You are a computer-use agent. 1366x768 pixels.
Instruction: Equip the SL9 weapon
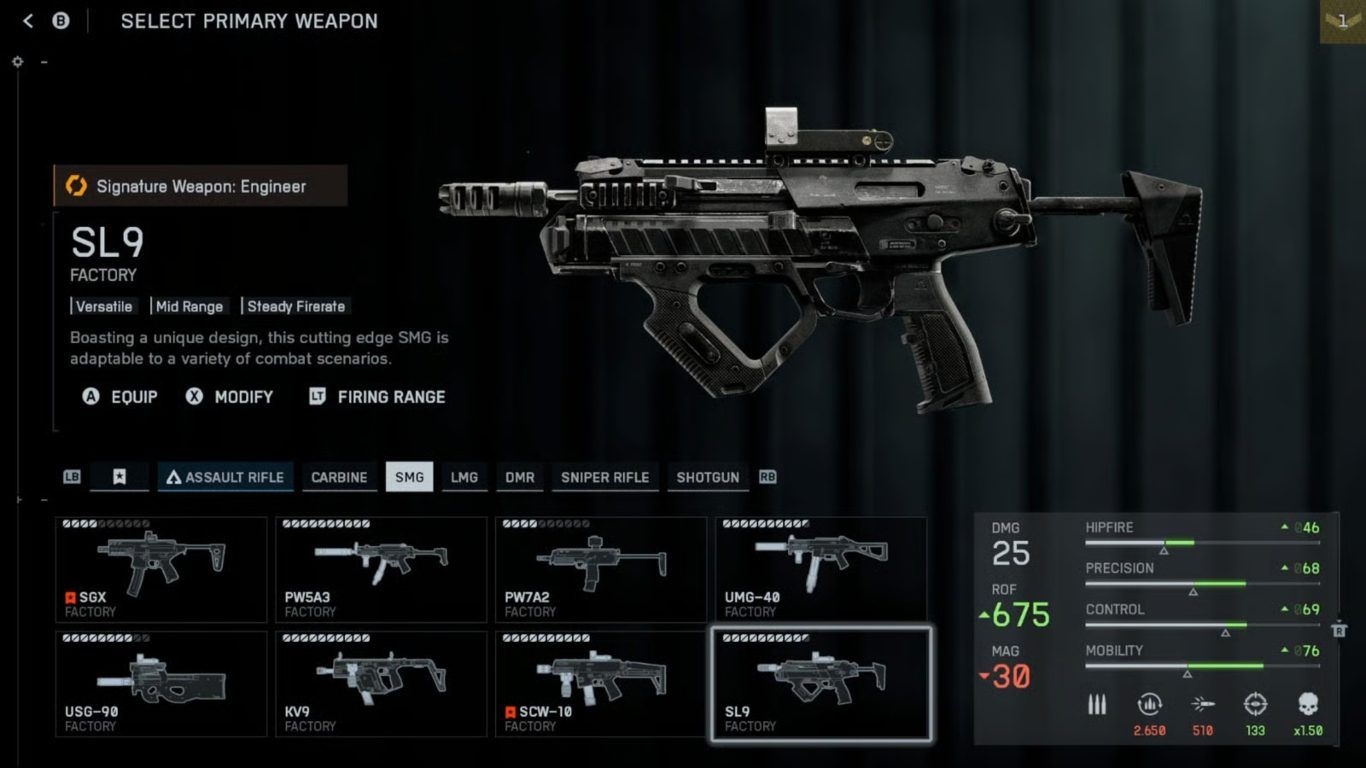coord(120,397)
